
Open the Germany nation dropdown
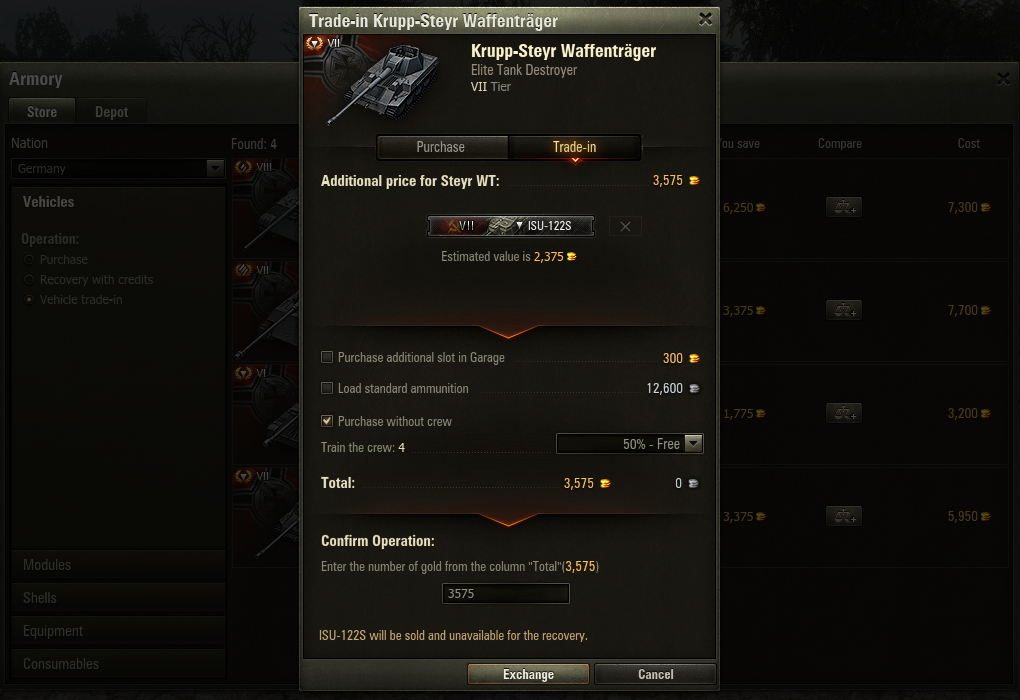(118, 169)
